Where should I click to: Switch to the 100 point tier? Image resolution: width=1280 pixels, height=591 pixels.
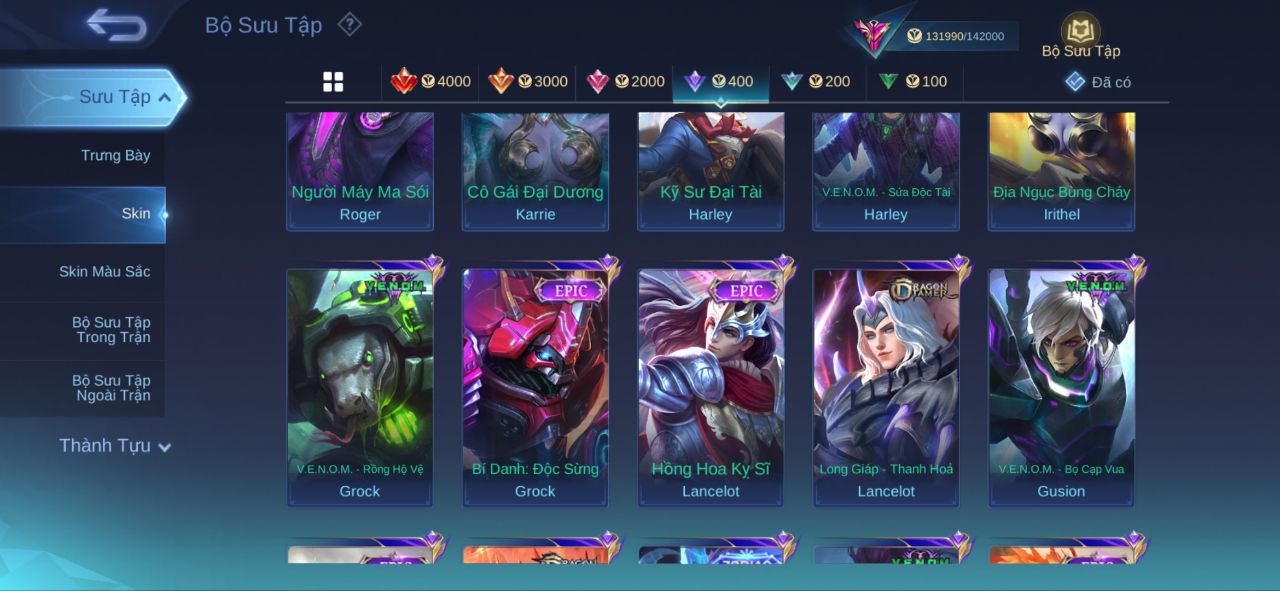point(913,82)
